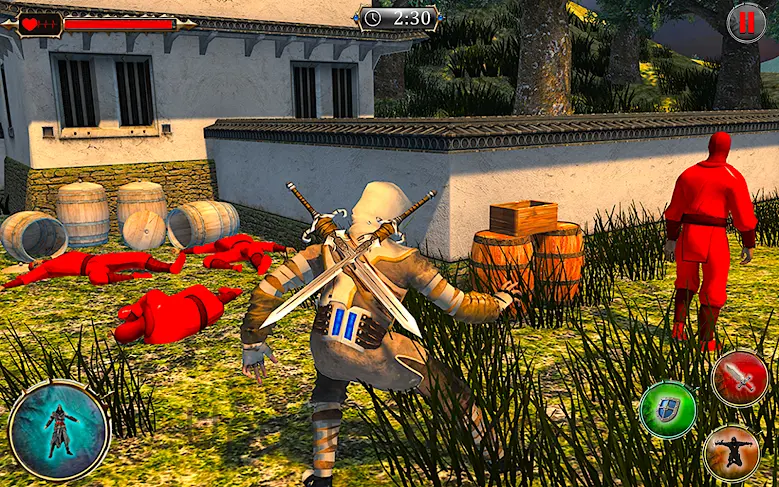Trigger the ninja stance special move button
The image size is (779, 487).
click(731, 453)
